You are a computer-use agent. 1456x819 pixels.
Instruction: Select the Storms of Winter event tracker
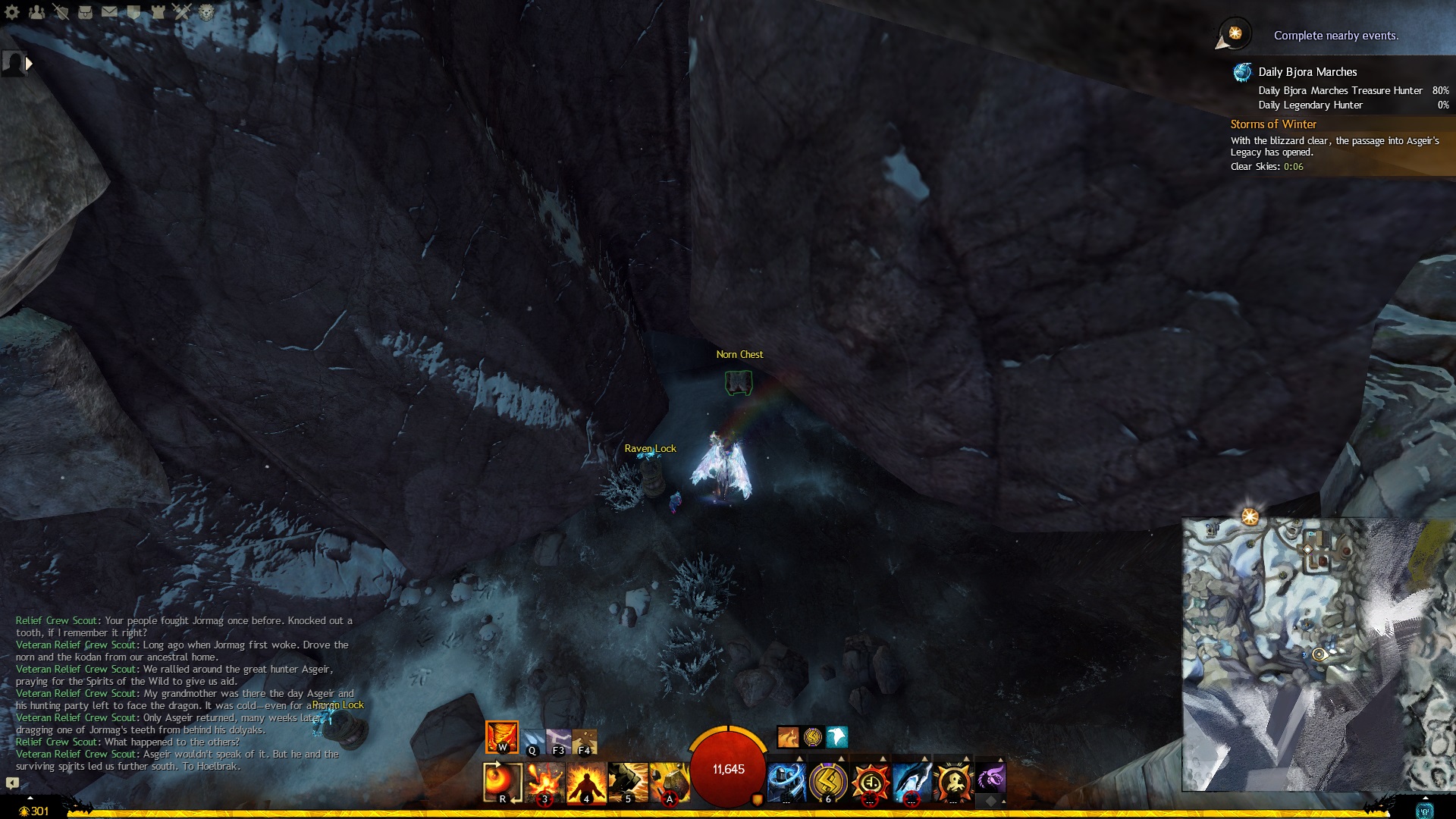click(x=1273, y=124)
